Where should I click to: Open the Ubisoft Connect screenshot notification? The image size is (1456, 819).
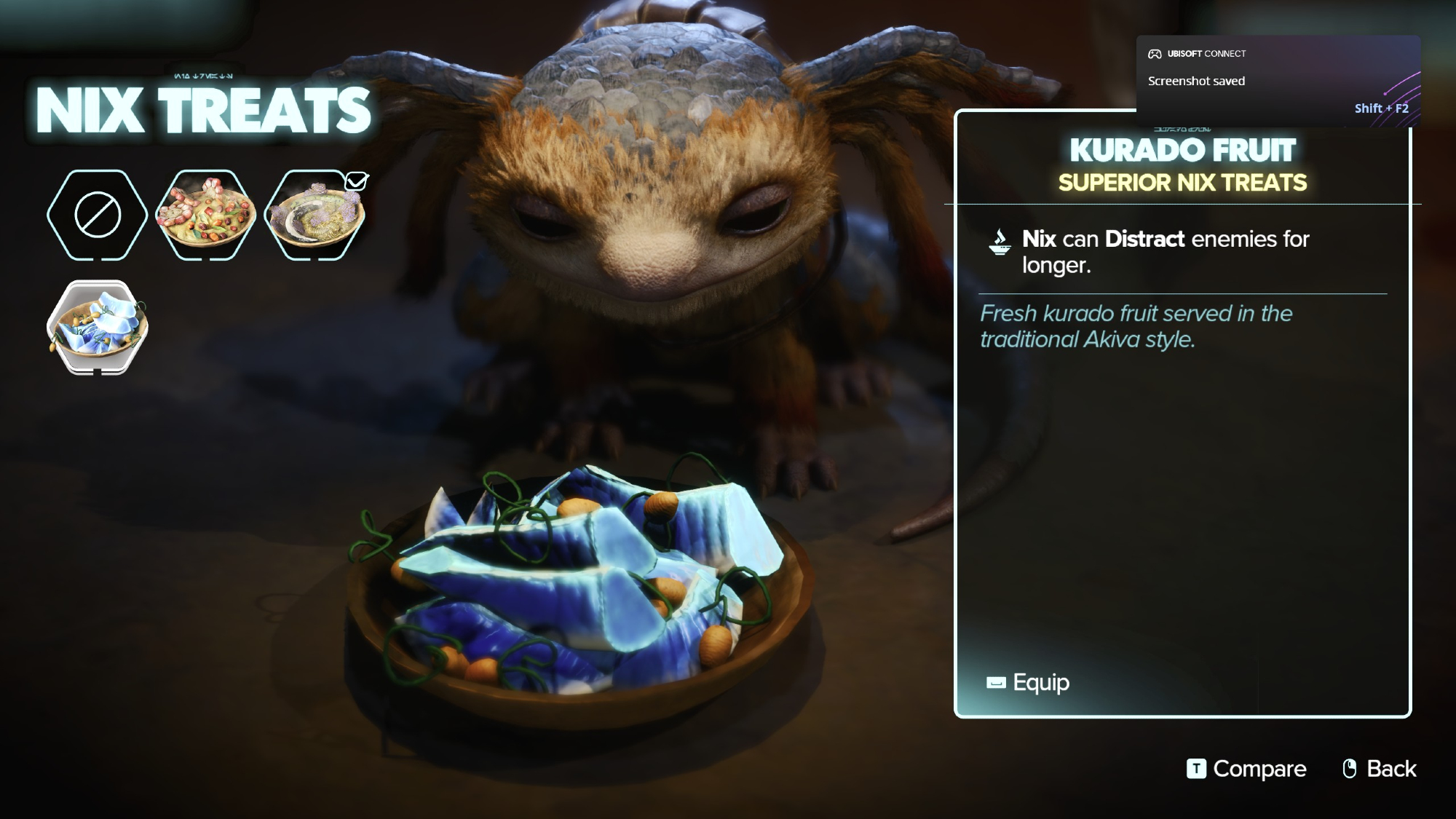(1278, 81)
